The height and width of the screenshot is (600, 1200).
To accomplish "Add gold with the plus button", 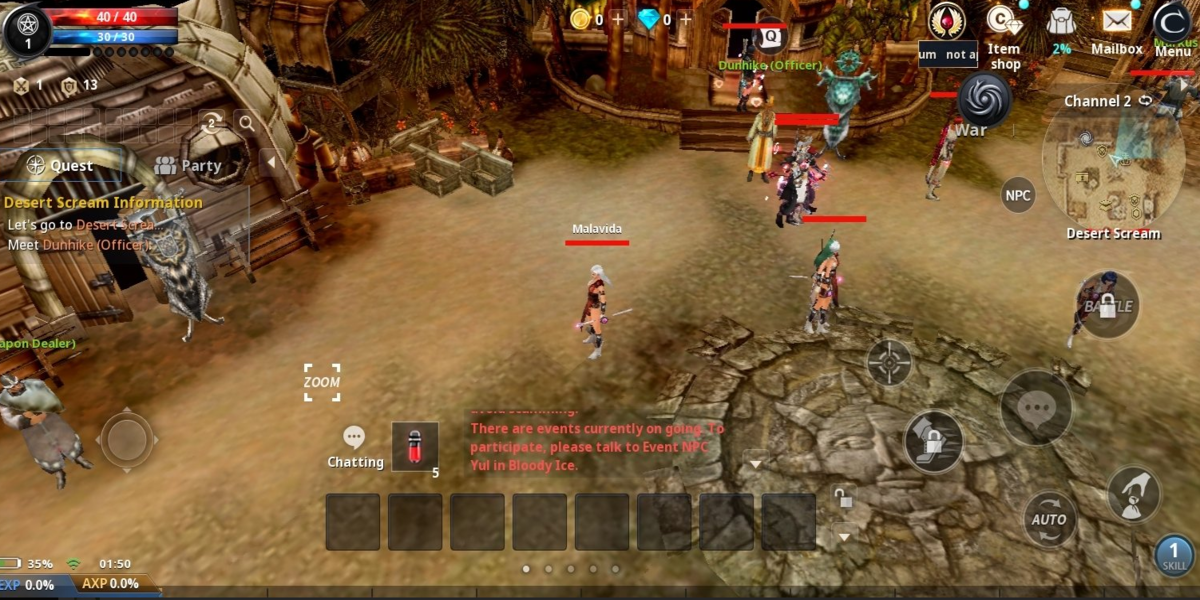I will pyautogui.click(x=617, y=19).
